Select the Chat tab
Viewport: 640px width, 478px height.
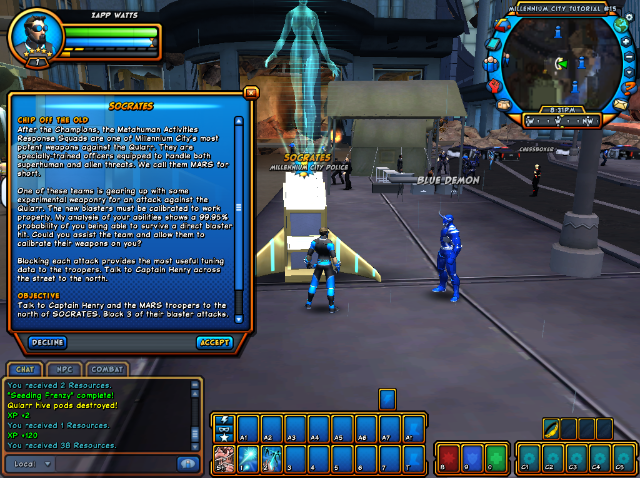[x=25, y=369]
